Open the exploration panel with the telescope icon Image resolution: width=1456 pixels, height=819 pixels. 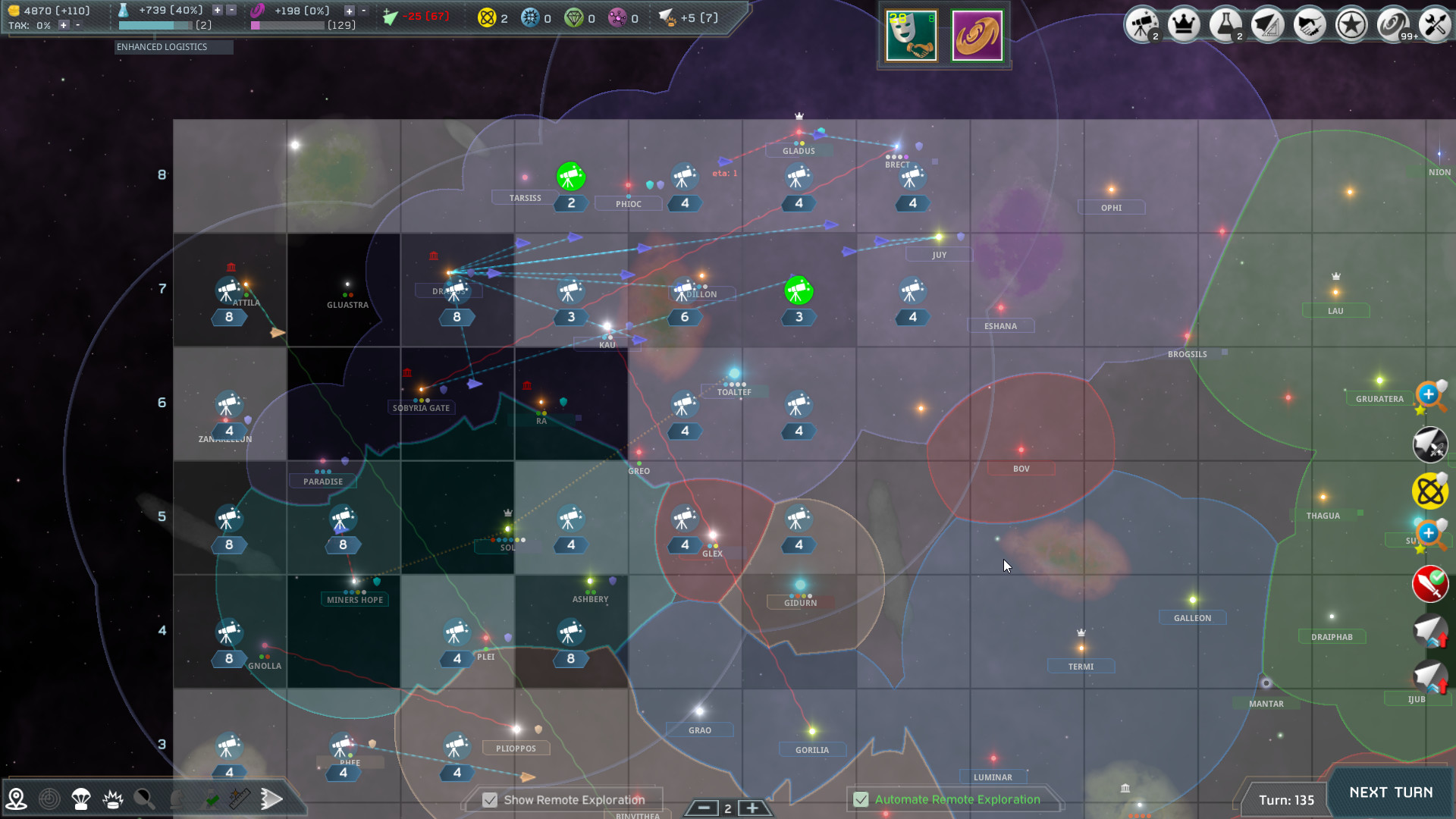1142,24
